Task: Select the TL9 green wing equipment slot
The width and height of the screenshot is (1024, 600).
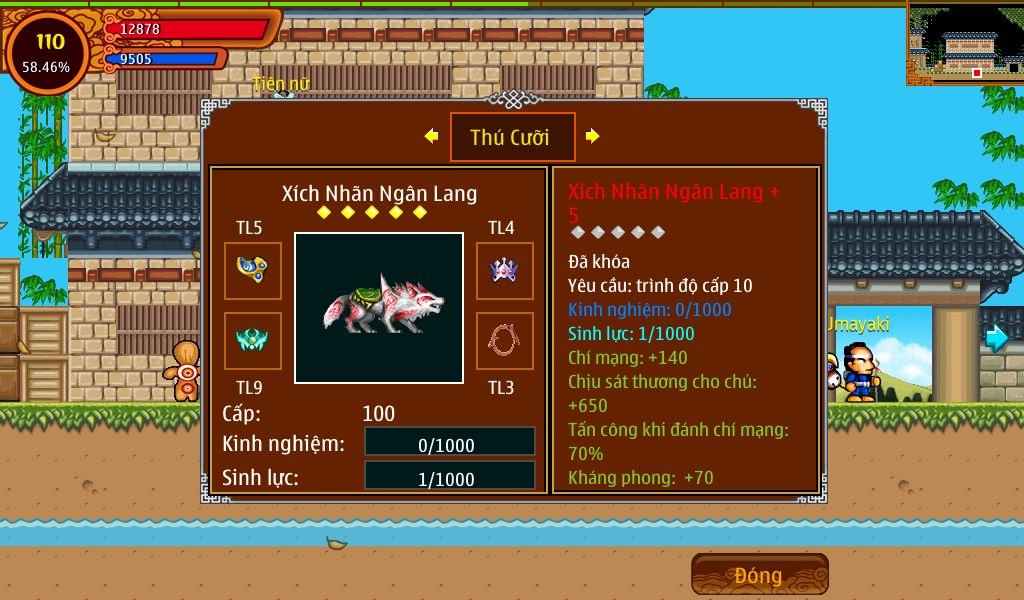Action: (253, 341)
